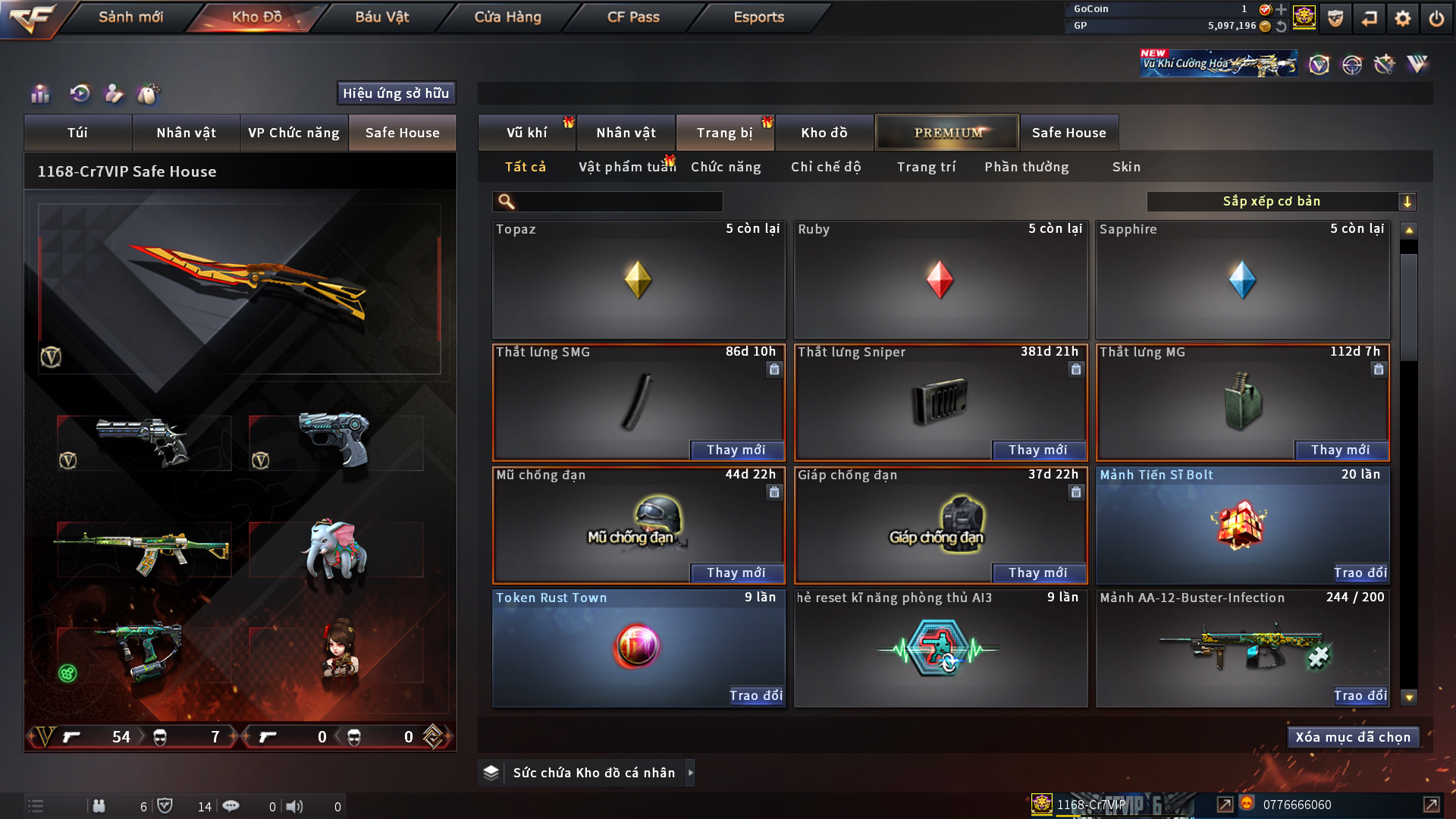Open the Túi tab
The image size is (1456, 819).
tap(77, 133)
